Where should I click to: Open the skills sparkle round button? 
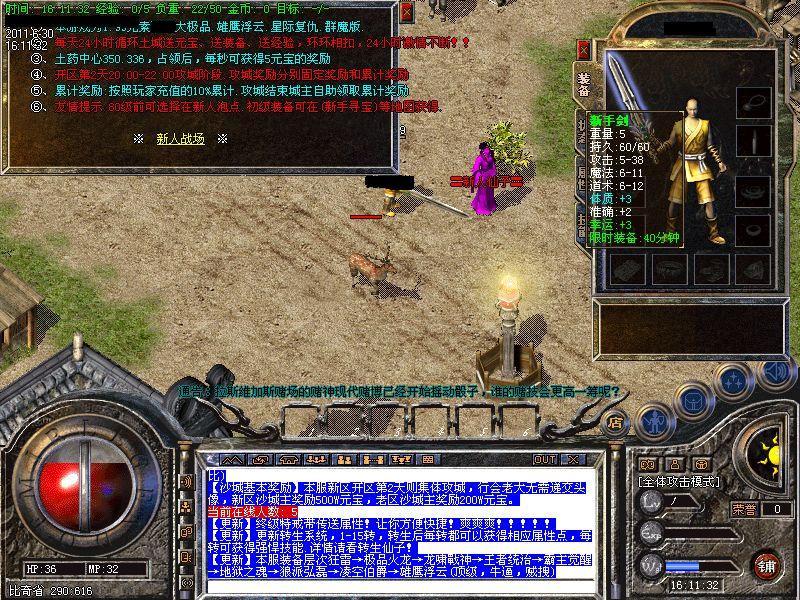(734, 383)
